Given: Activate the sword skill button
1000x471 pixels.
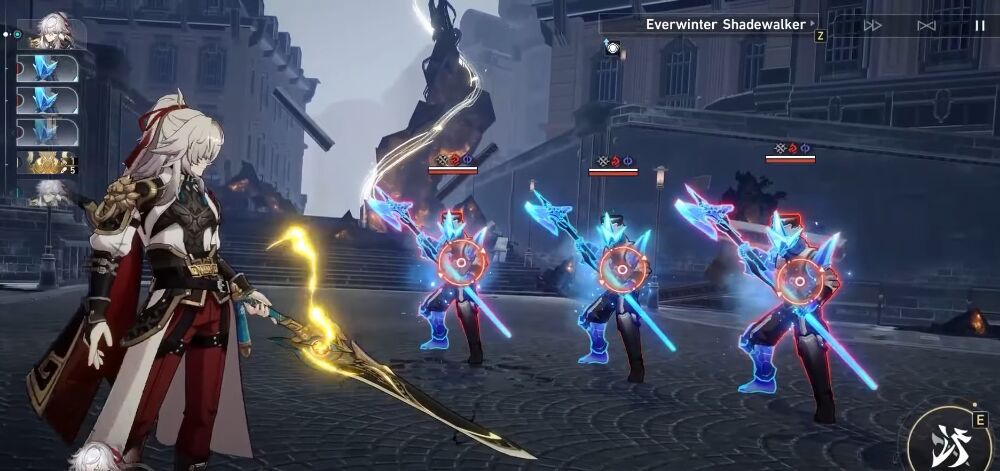Looking at the screenshot, I should [948, 442].
